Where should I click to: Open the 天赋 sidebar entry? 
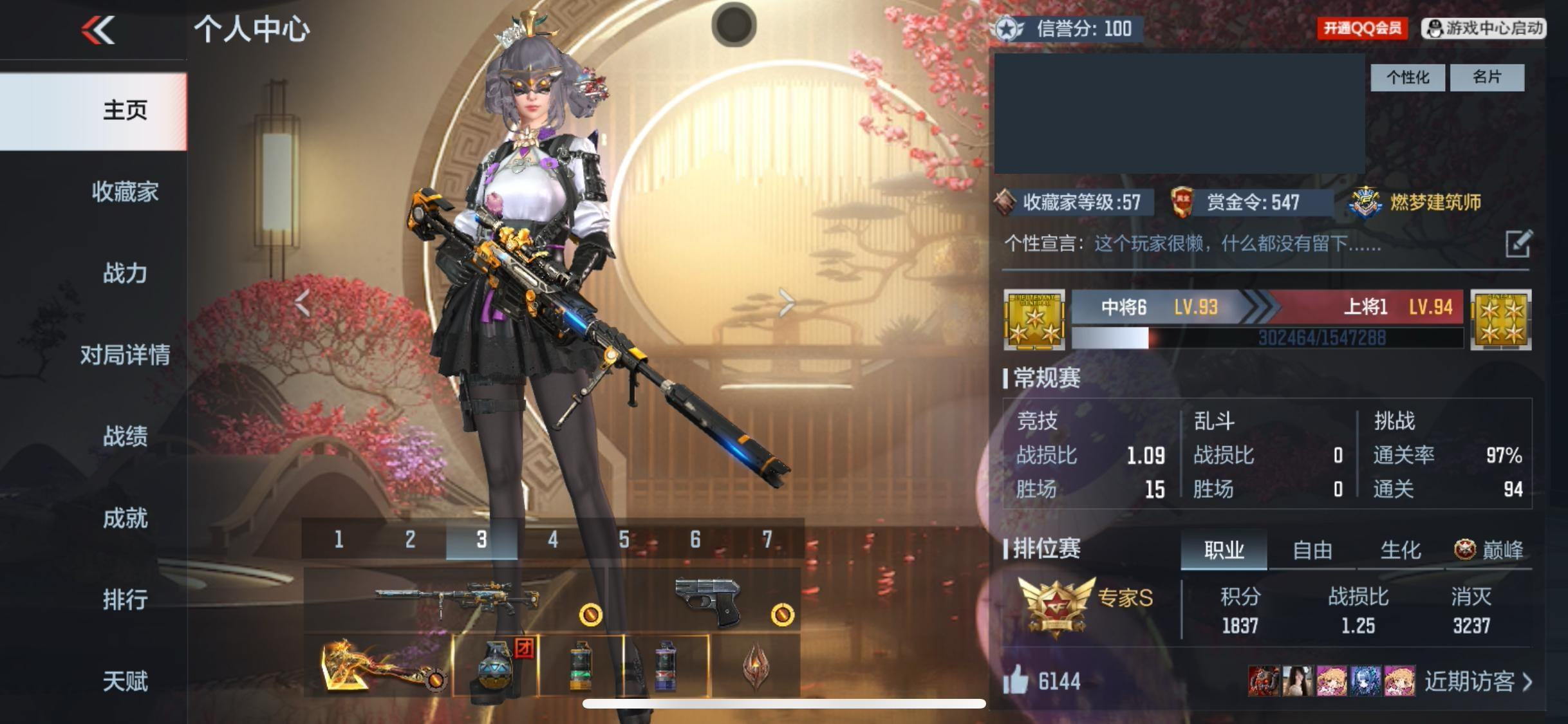[125, 681]
